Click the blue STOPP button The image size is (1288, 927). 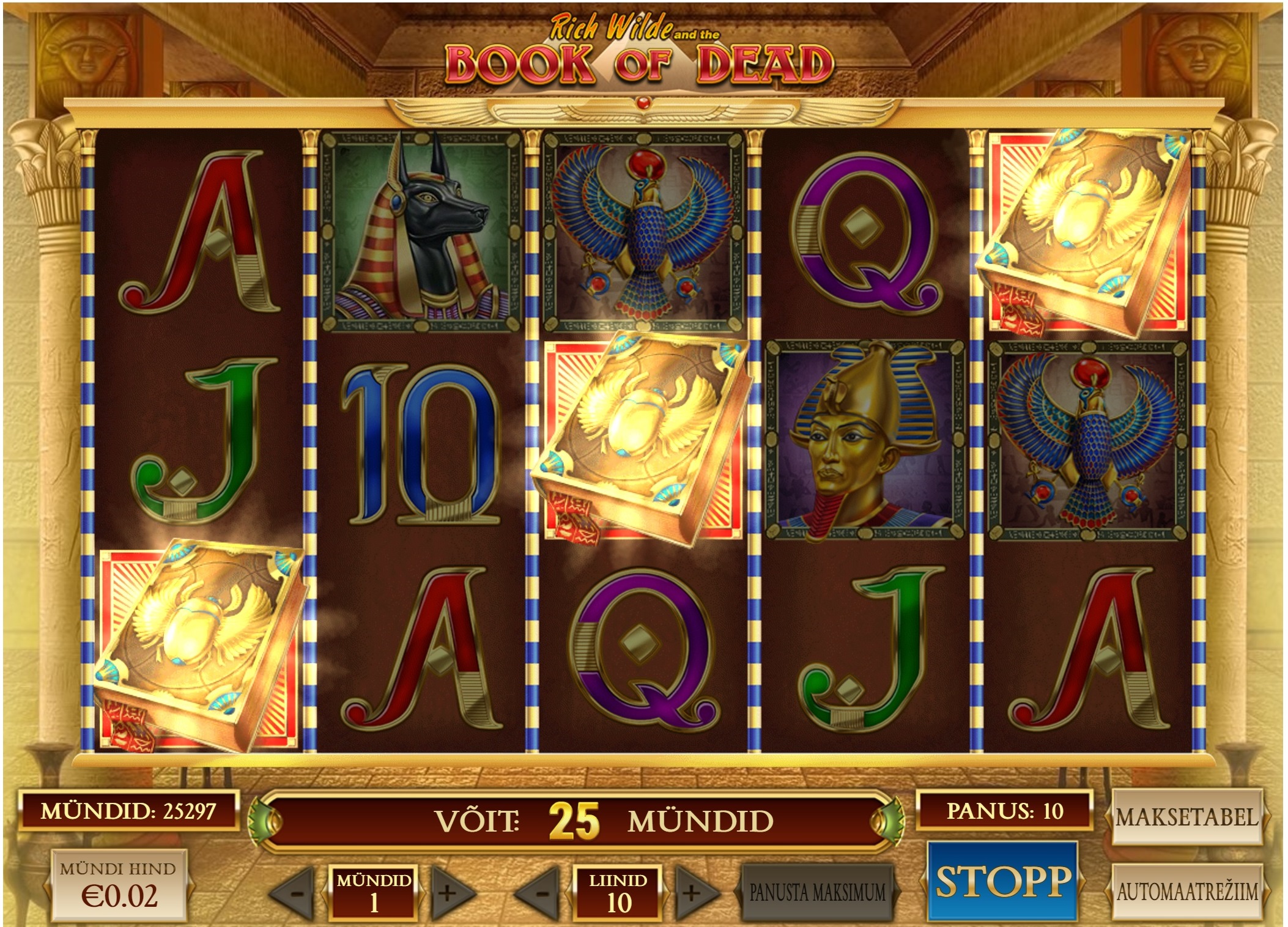[x=1003, y=881]
